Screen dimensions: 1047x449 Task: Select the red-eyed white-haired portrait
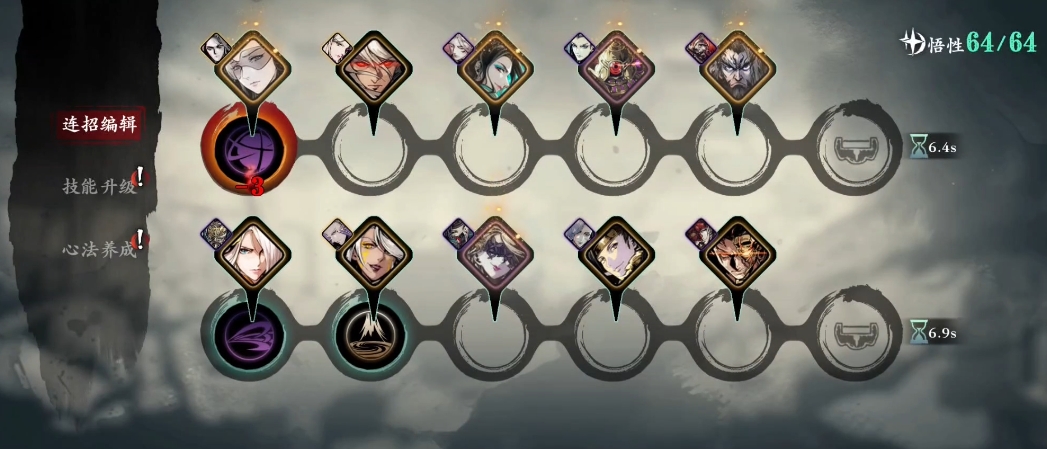pyautogui.click(x=372, y=69)
